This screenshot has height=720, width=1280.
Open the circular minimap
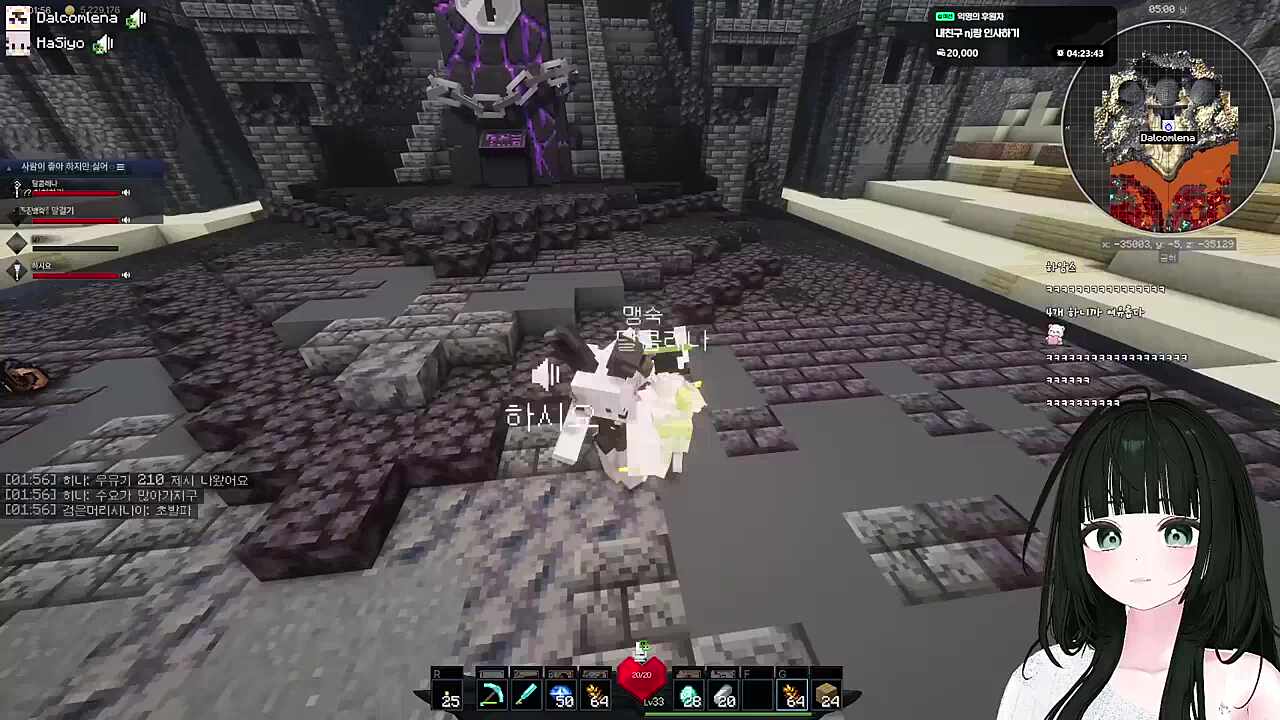coord(1168,127)
